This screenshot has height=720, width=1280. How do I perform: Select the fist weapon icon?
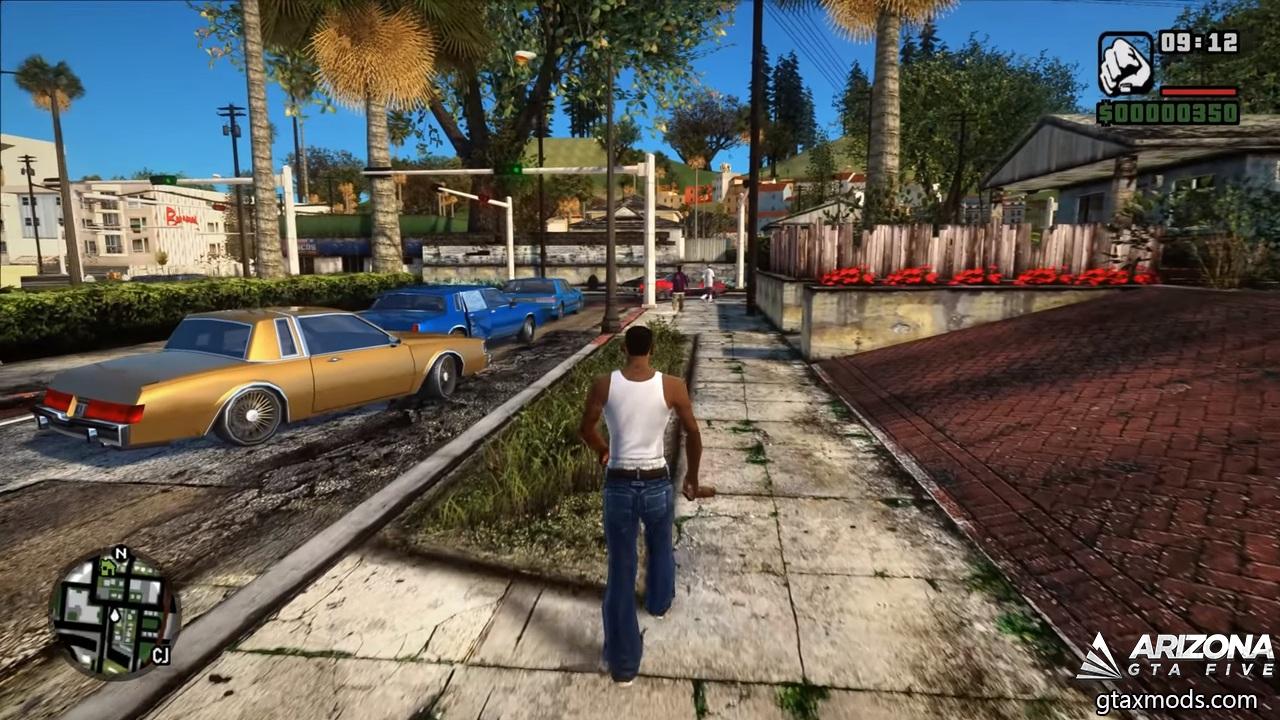1125,64
